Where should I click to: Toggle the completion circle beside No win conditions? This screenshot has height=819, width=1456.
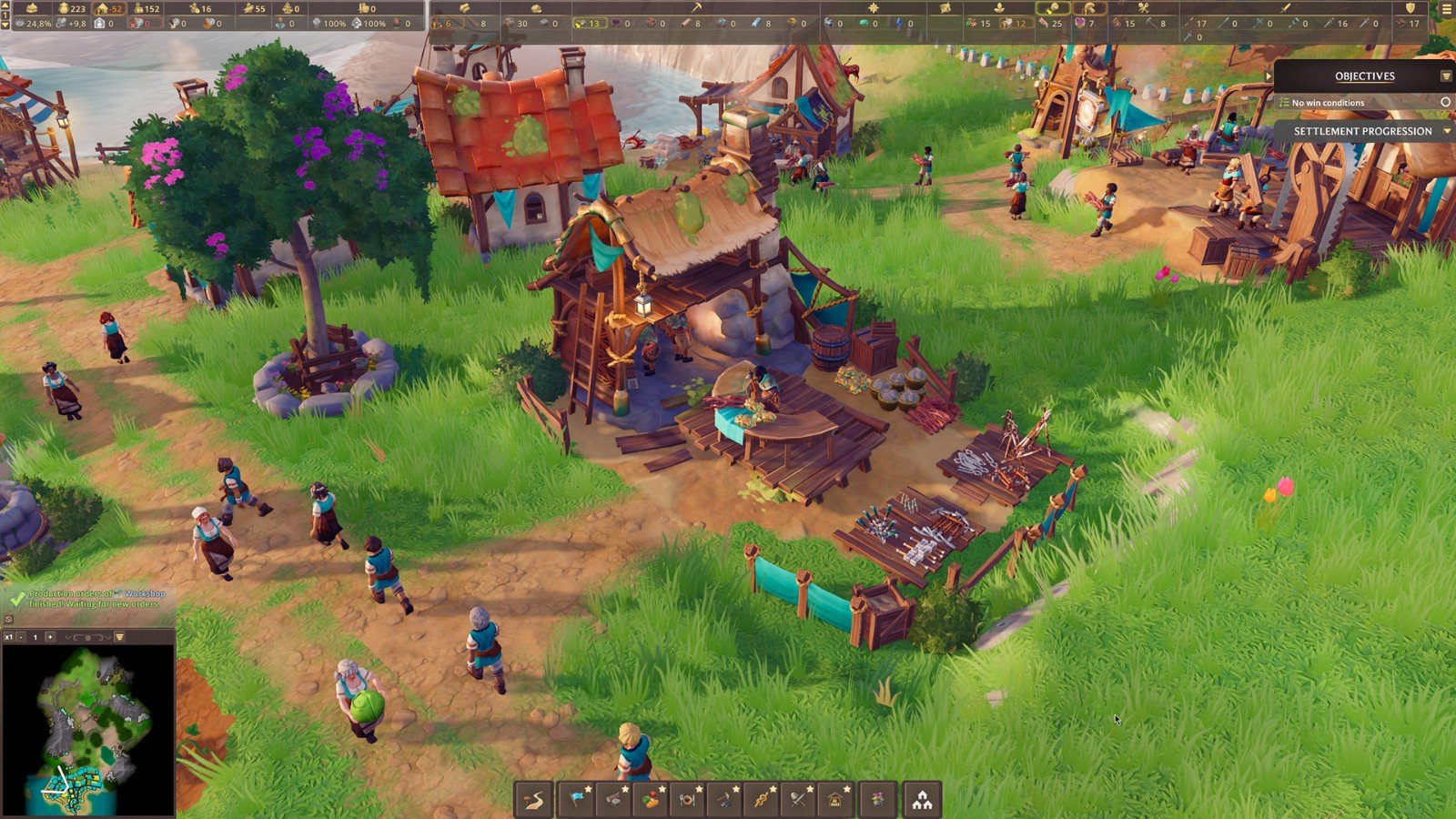pyautogui.click(x=1446, y=103)
